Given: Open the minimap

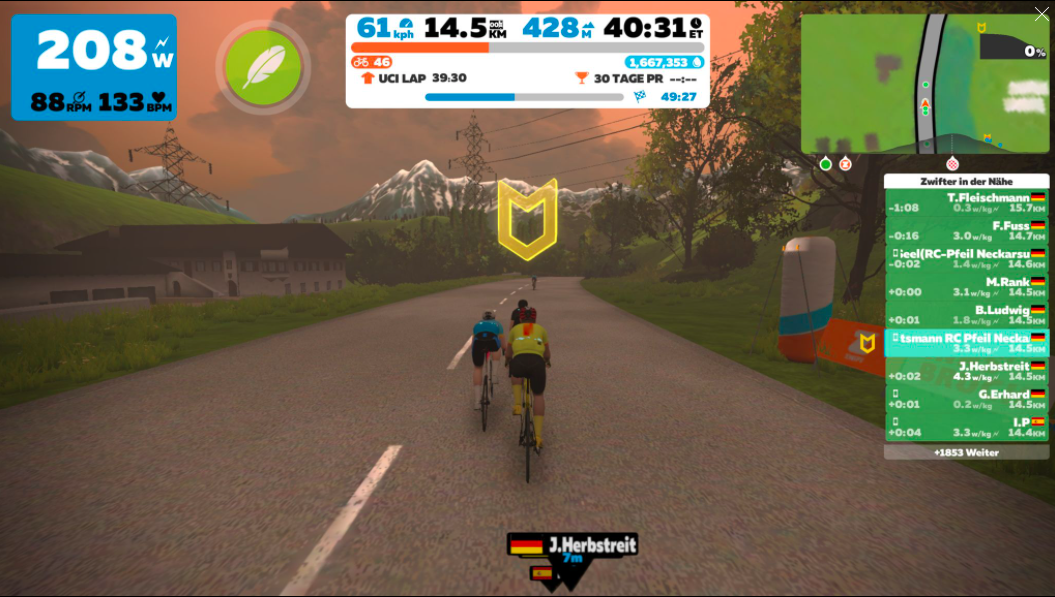Looking at the screenshot, I should (924, 84).
